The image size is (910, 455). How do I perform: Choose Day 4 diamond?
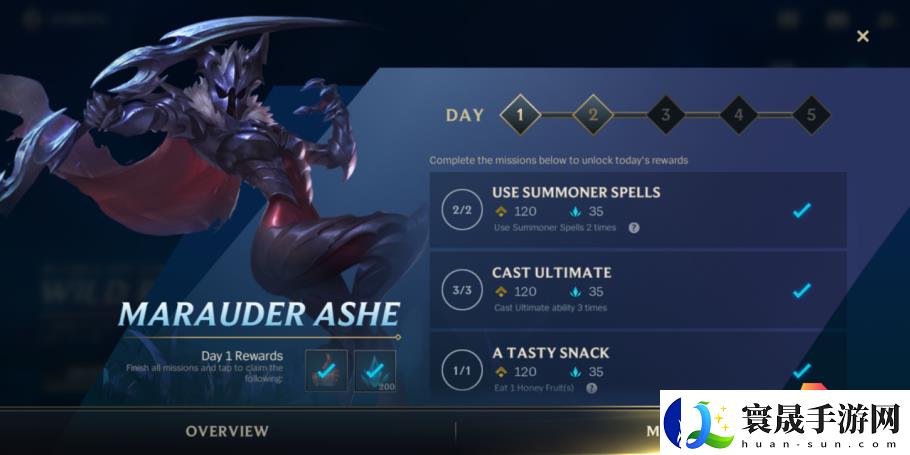(738, 114)
